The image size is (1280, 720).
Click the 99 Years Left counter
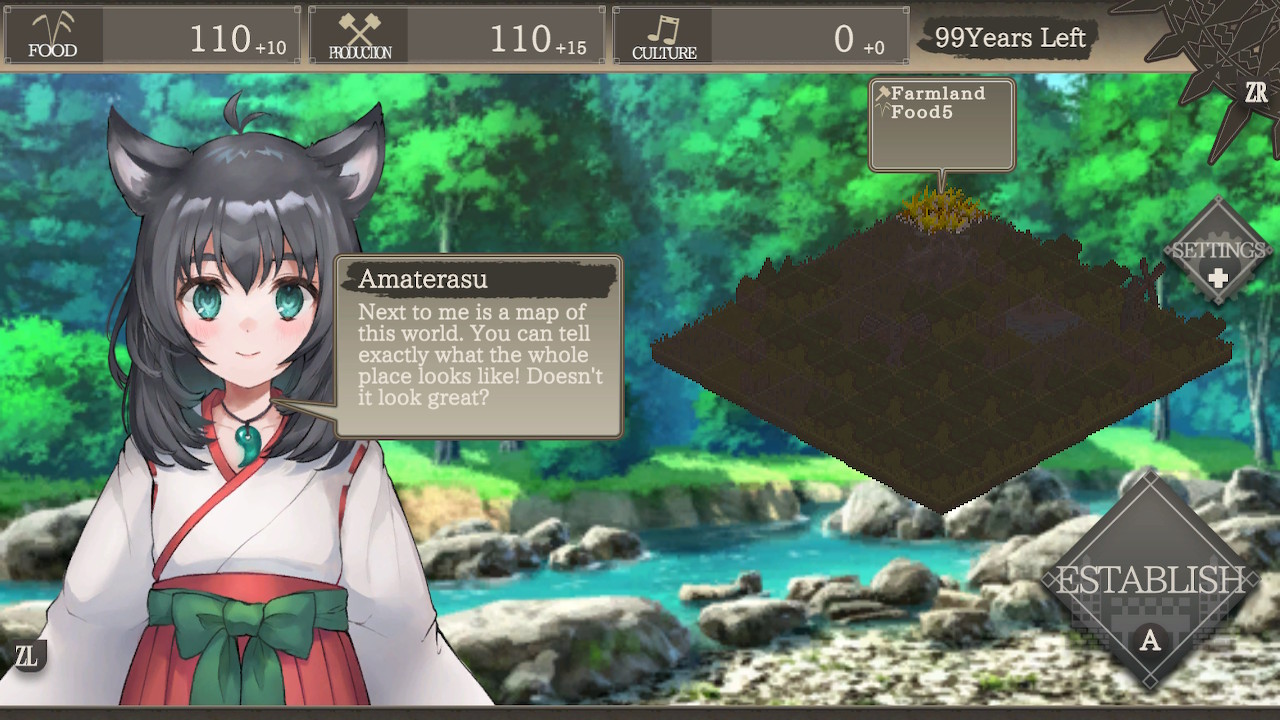(x=1010, y=38)
